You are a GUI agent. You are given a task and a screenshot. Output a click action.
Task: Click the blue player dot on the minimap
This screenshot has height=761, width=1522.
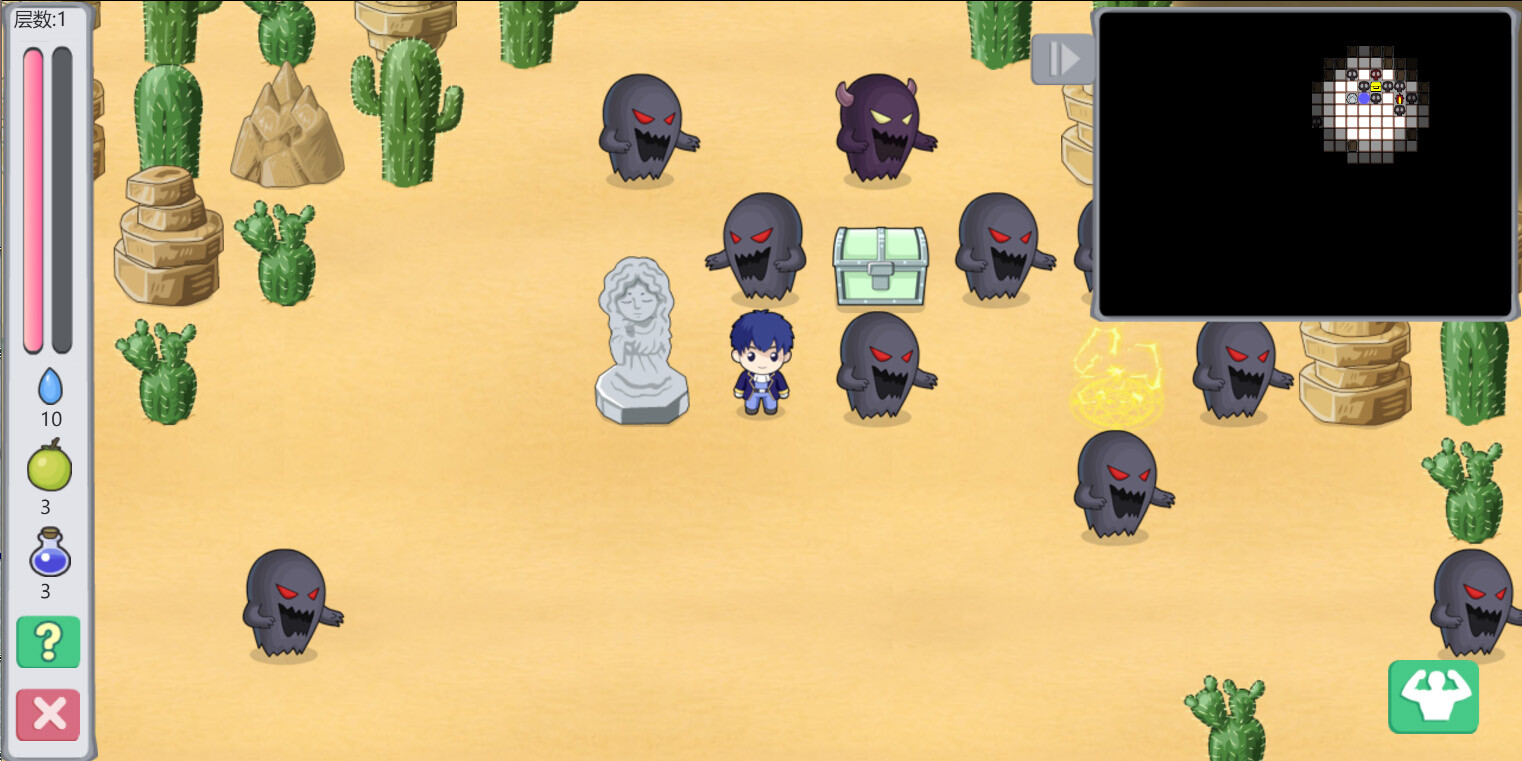(1364, 99)
